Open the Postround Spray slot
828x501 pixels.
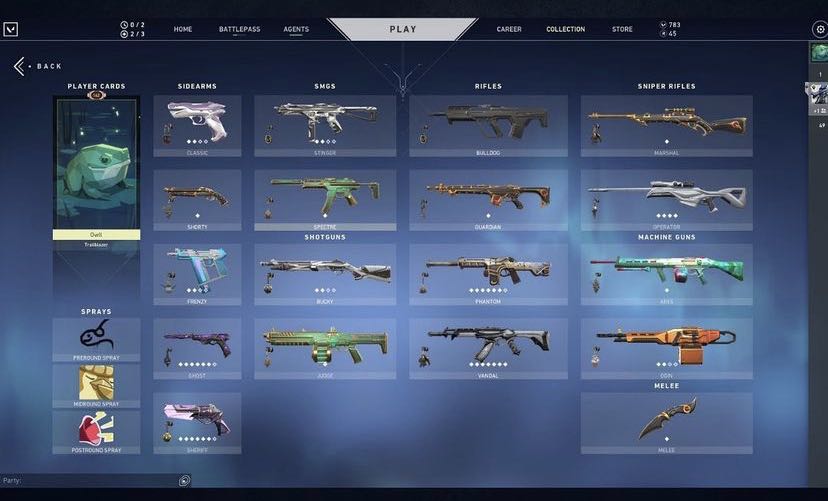coord(96,432)
